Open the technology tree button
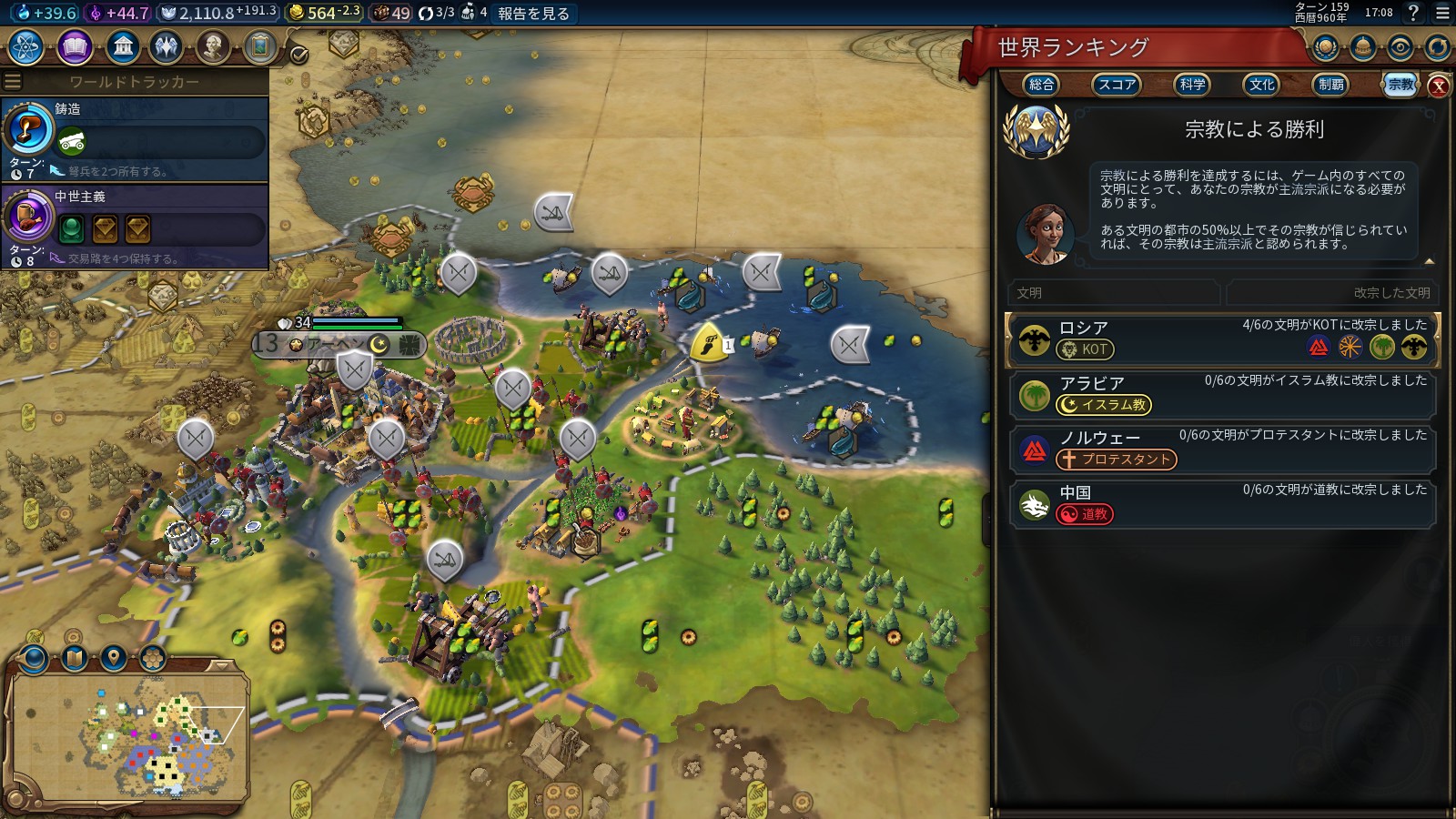The width and height of the screenshot is (1456, 819). coord(26,46)
